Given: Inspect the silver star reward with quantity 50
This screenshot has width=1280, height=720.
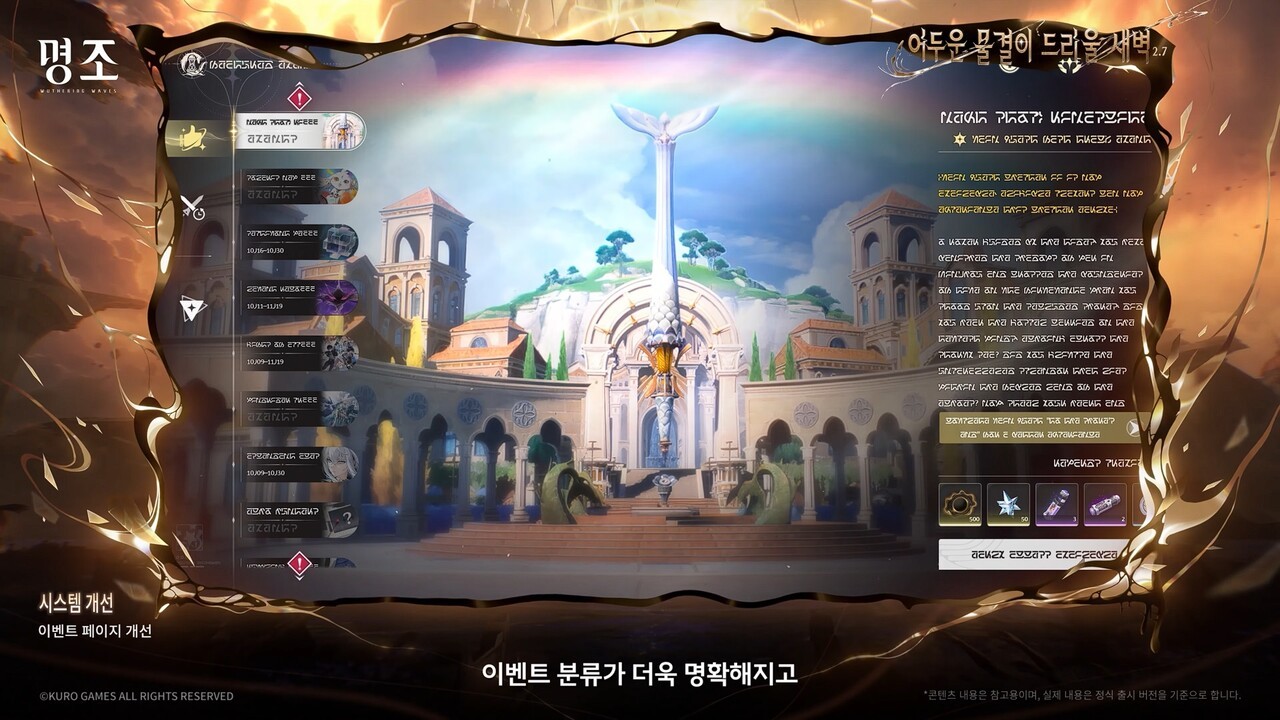Looking at the screenshot, I should (1008, 505).
